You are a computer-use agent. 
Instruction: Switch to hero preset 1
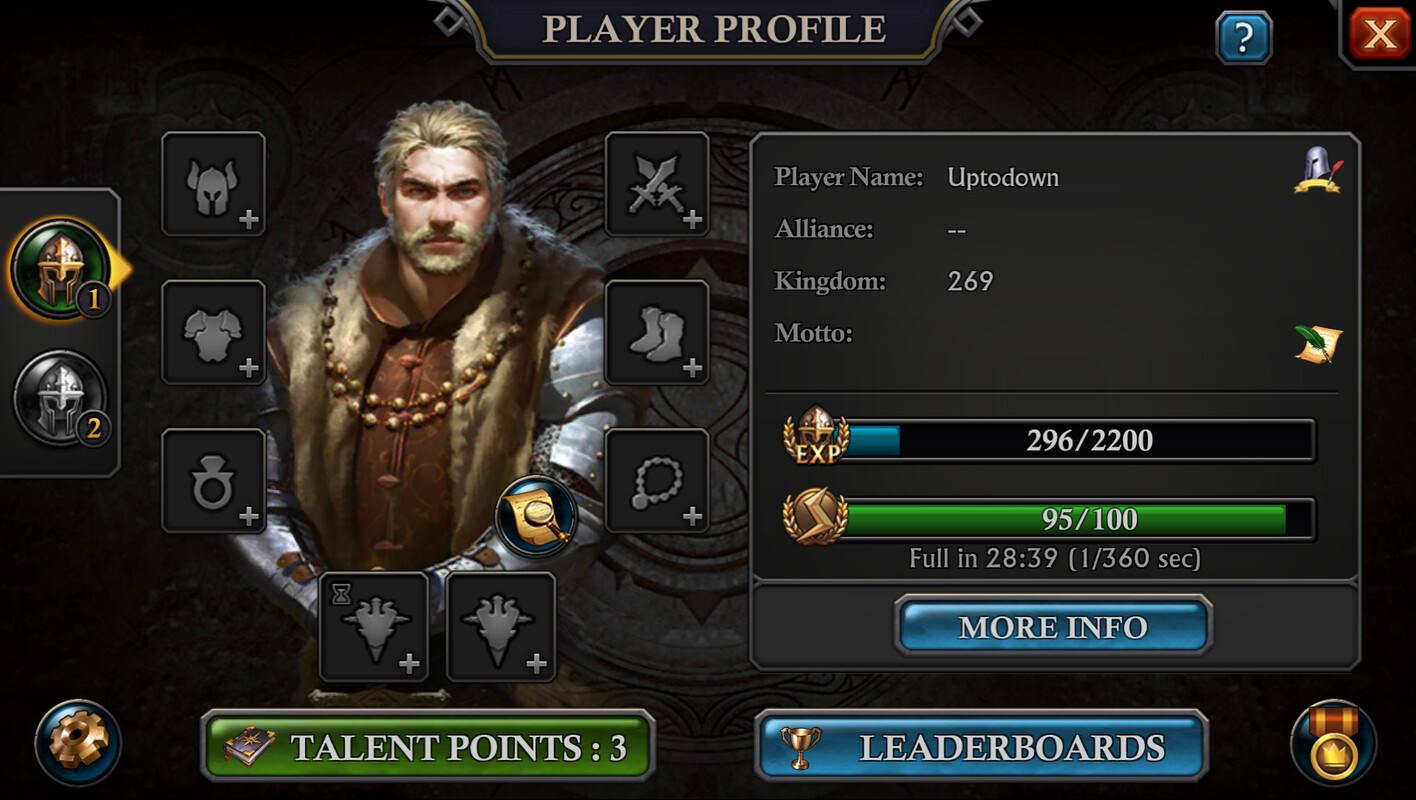coord(60,269)
